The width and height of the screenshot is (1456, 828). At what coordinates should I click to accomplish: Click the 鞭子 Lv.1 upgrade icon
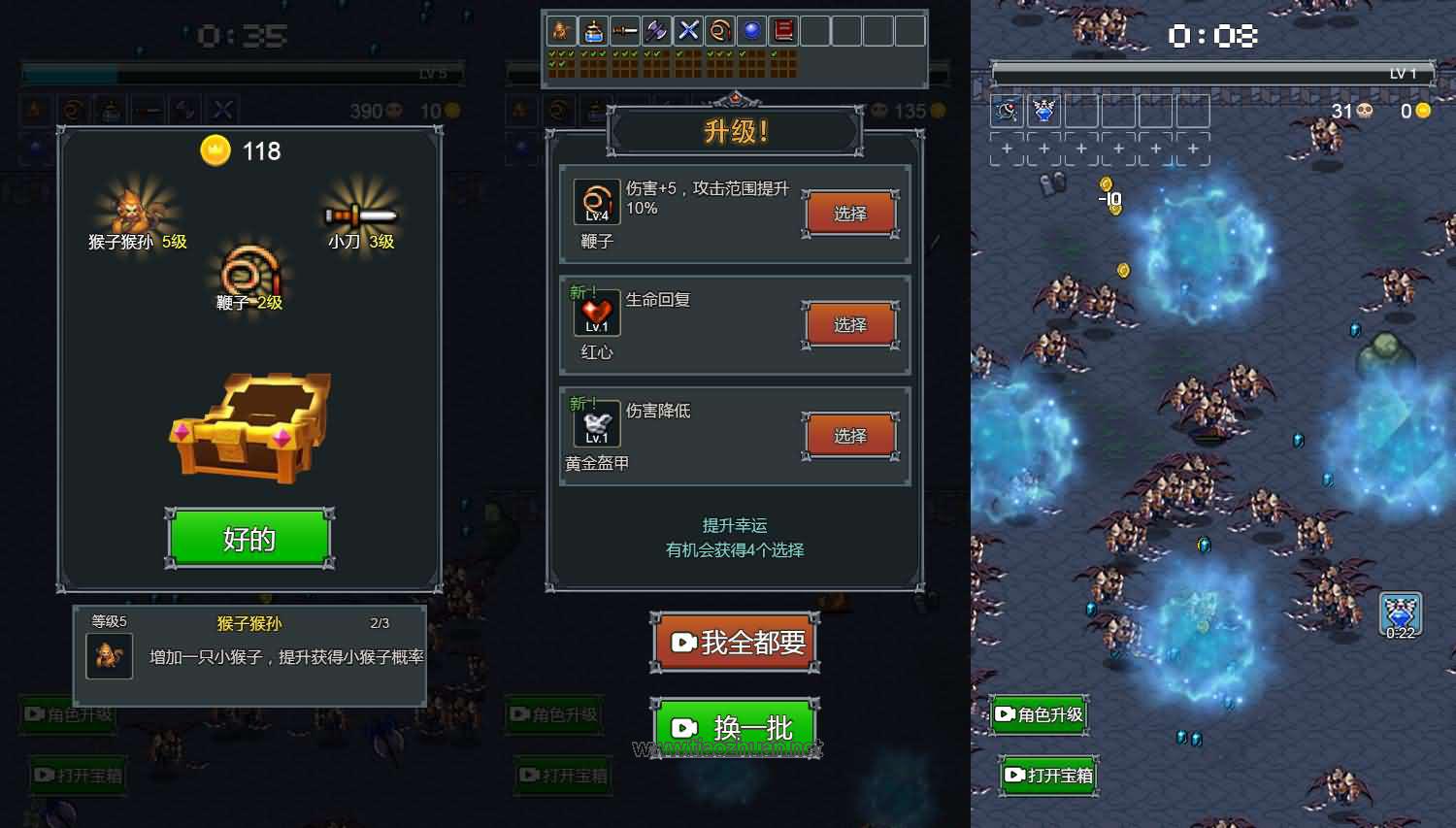click(x=595, y=201)
